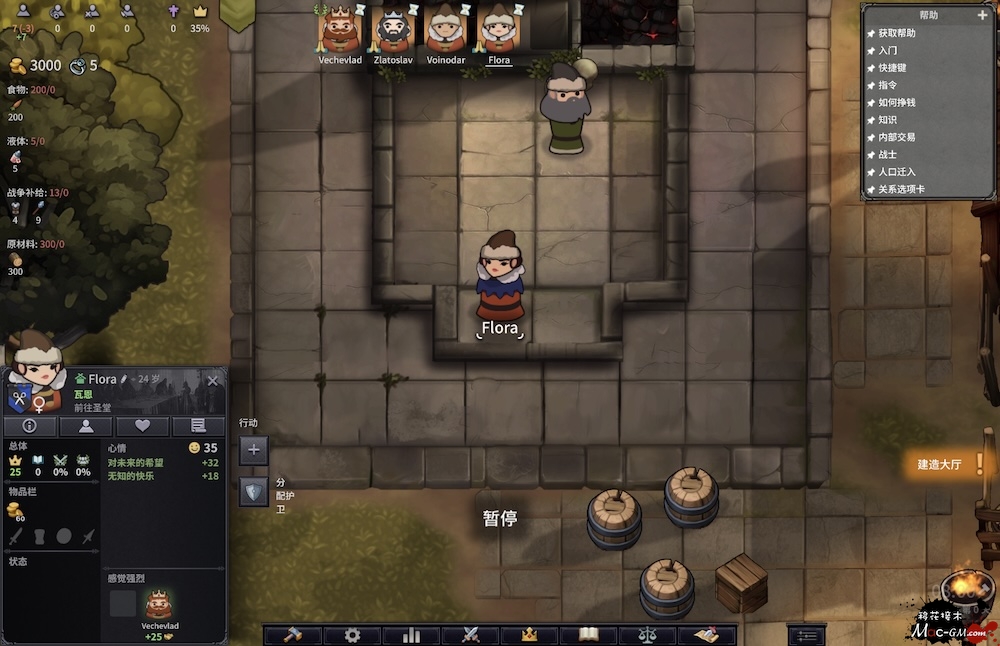The image size is (1000, 646).
Task: Open the 快捷键 hotkeys help entry
Action: coord(897,68)
